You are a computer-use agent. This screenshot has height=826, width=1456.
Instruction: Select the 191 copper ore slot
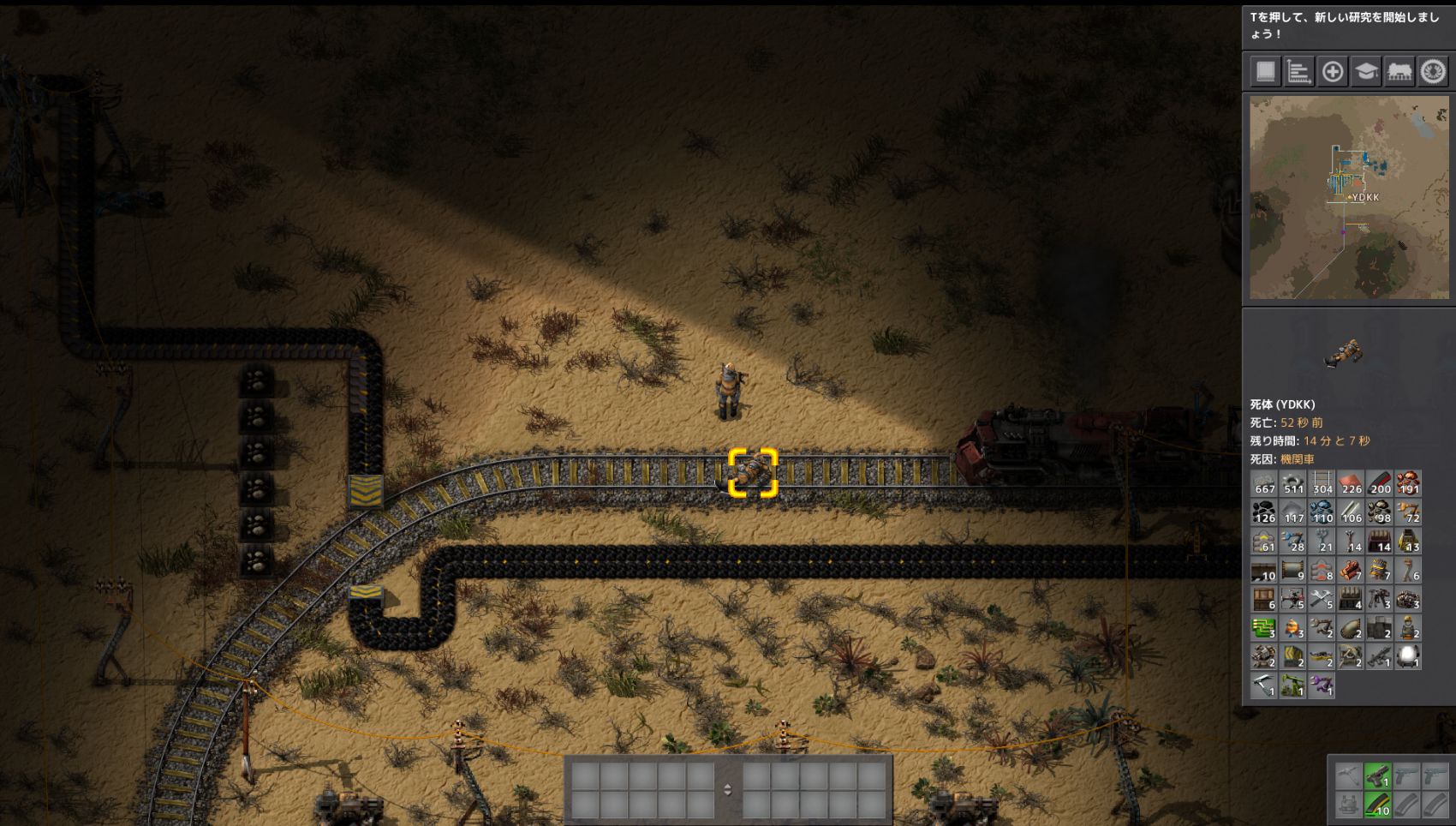click(x=1408, y=483)
